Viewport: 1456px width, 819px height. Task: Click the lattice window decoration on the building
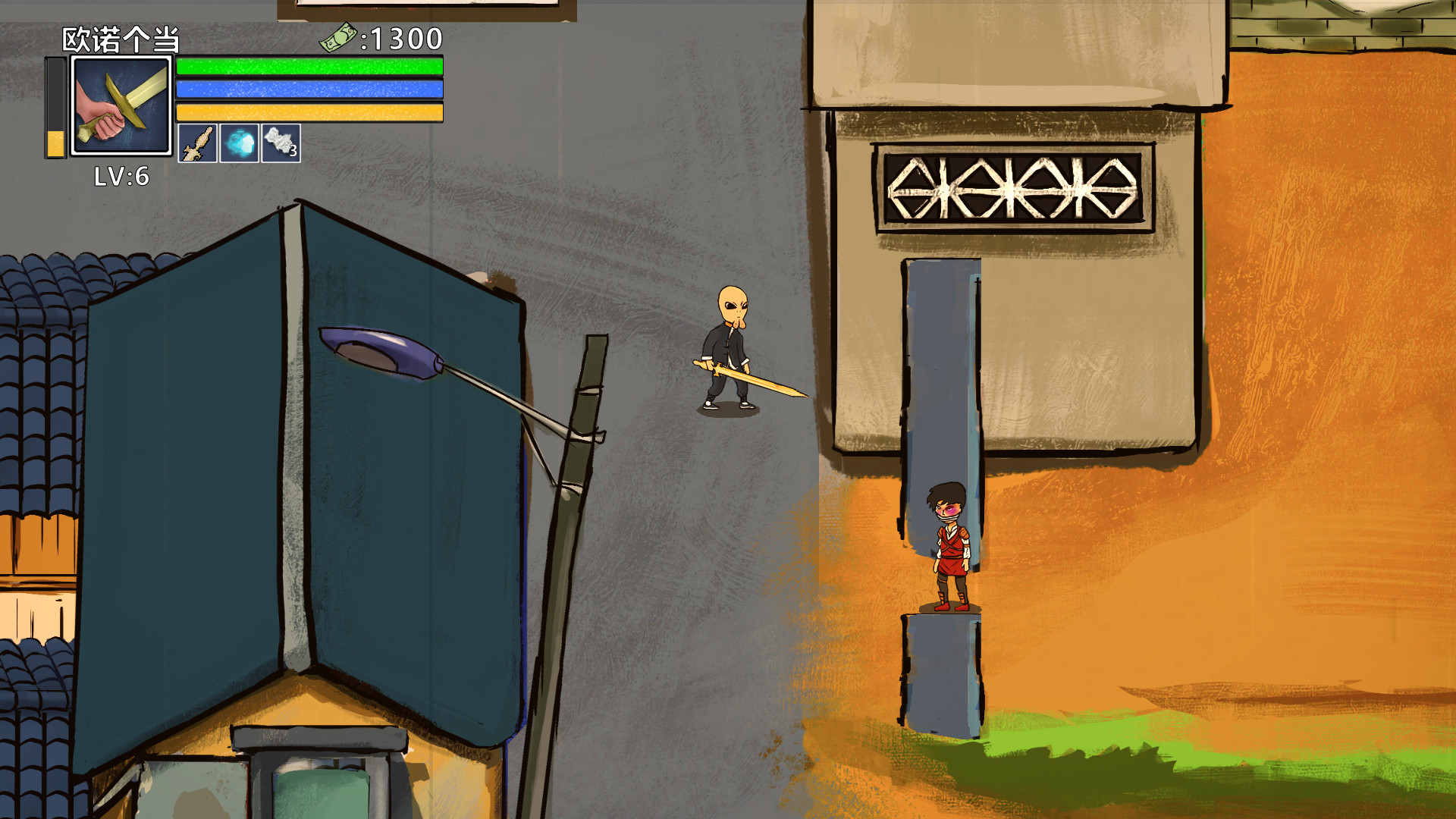click(1012, 188)
